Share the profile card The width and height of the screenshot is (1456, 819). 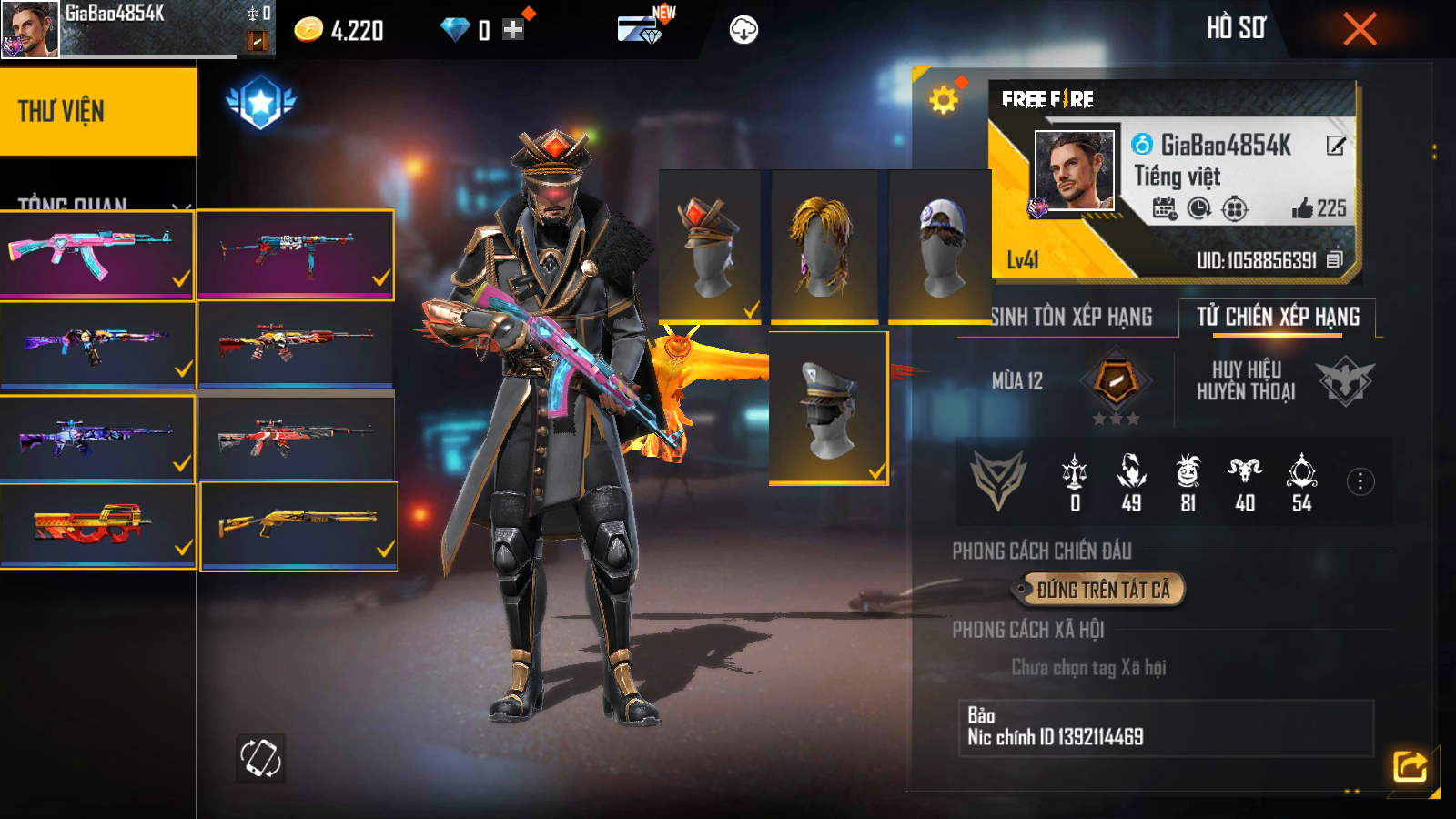pyautogui.click(x=1410, y=765)
